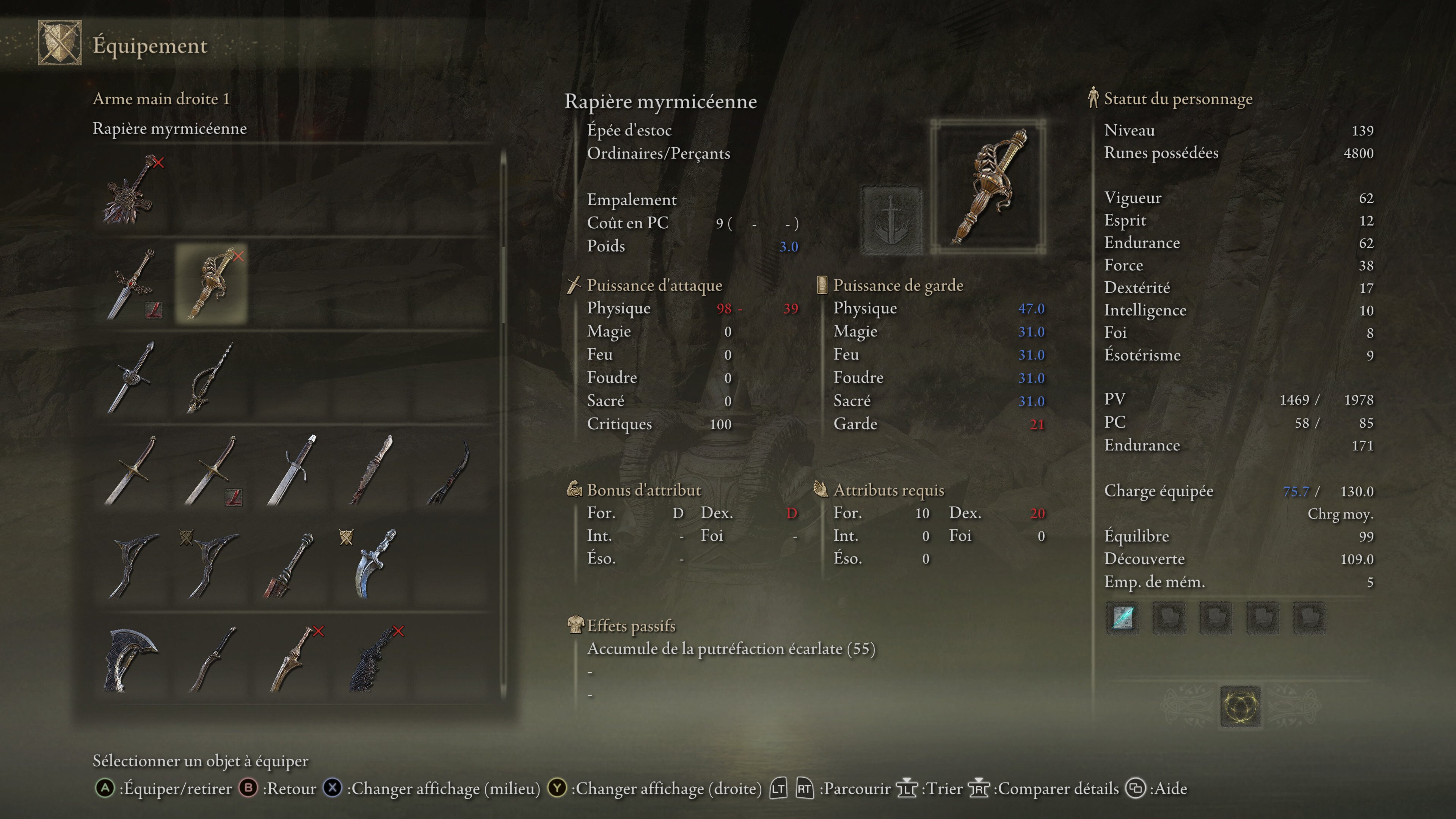The width and height of the screenshot is (1456, 819).
Task: Click the Attributs requis gauntlet icon
Action: [x=821, y=490]
